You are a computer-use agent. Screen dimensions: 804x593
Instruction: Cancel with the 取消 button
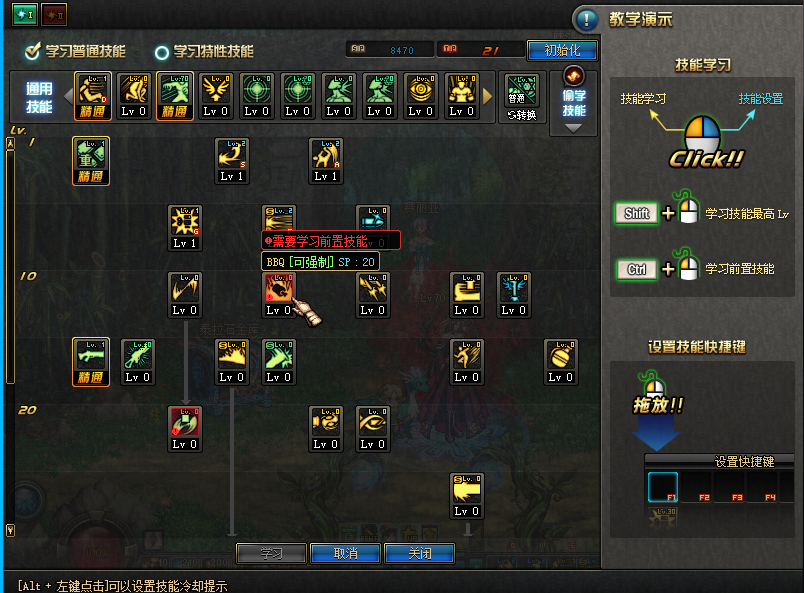coord(345,553)
